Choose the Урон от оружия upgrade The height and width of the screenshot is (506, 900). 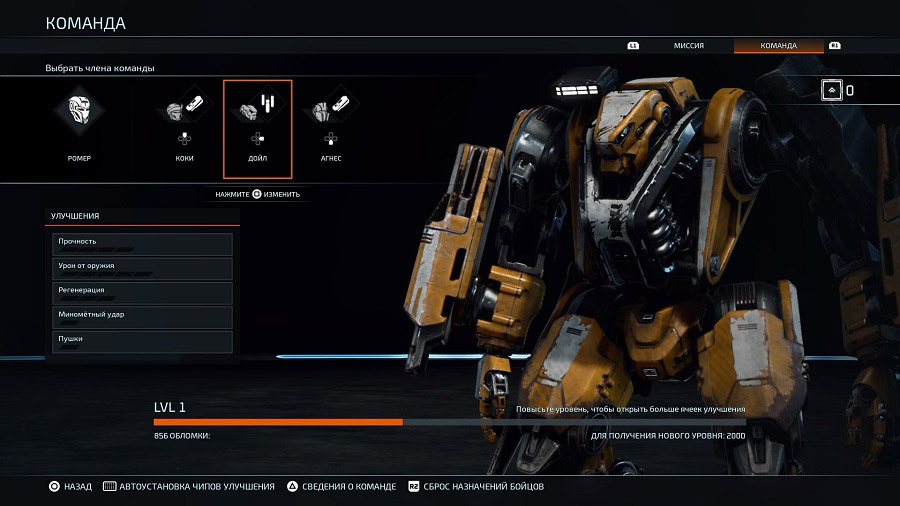coord(142,268)
